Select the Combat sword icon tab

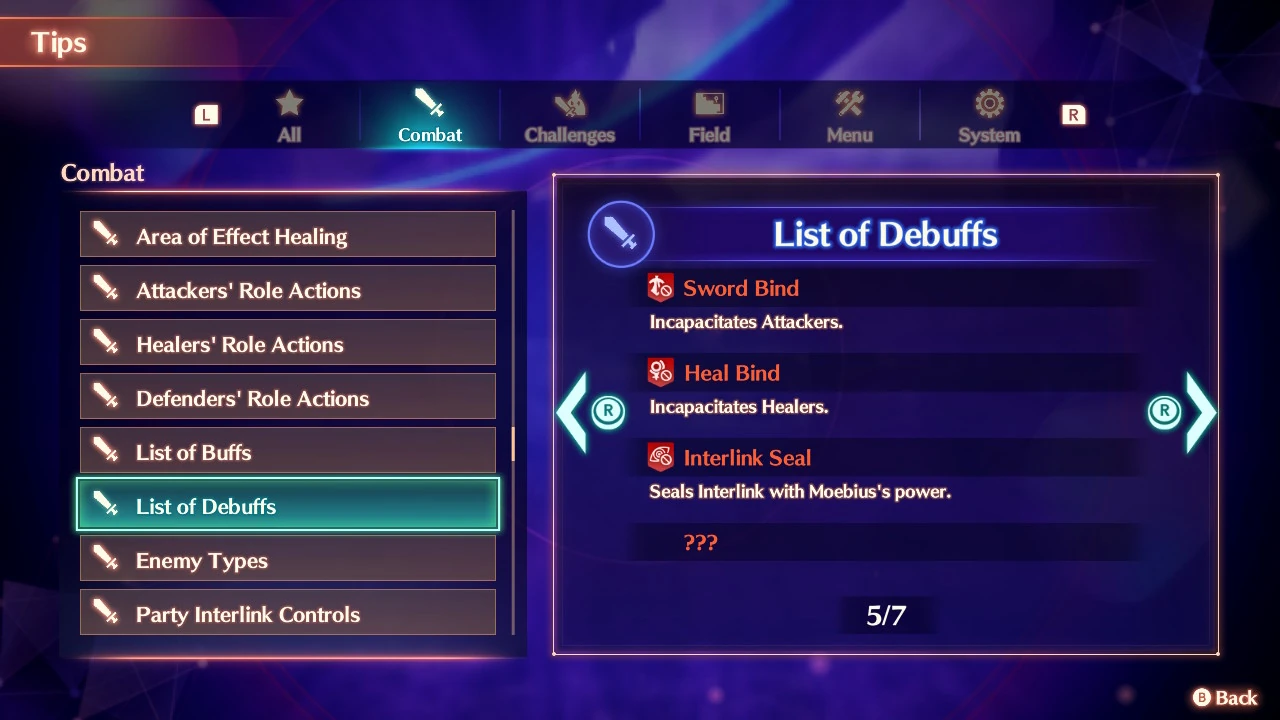(429, 112)
